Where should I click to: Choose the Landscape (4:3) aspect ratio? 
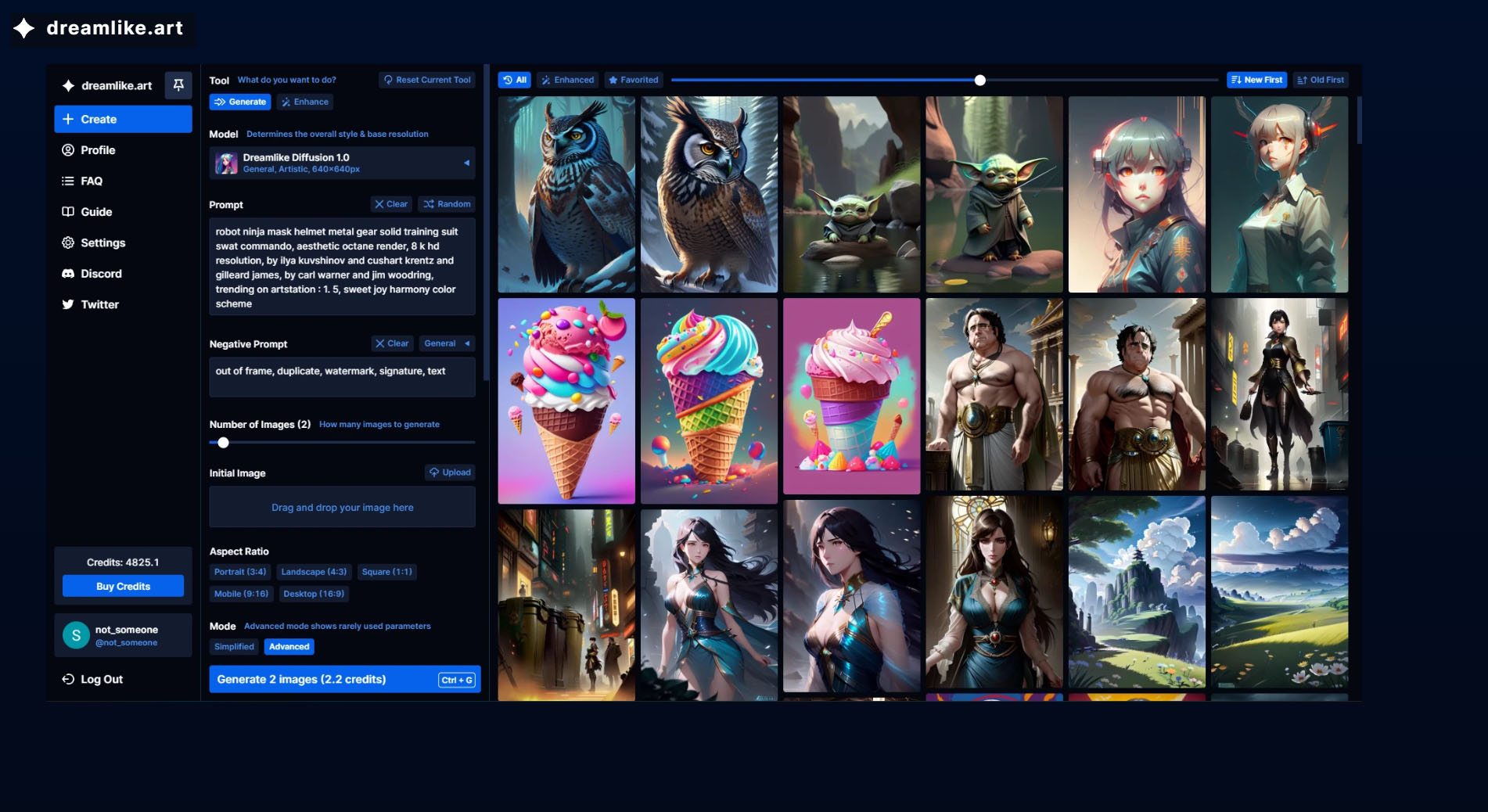pyautogui.click(x=314, y=572)
